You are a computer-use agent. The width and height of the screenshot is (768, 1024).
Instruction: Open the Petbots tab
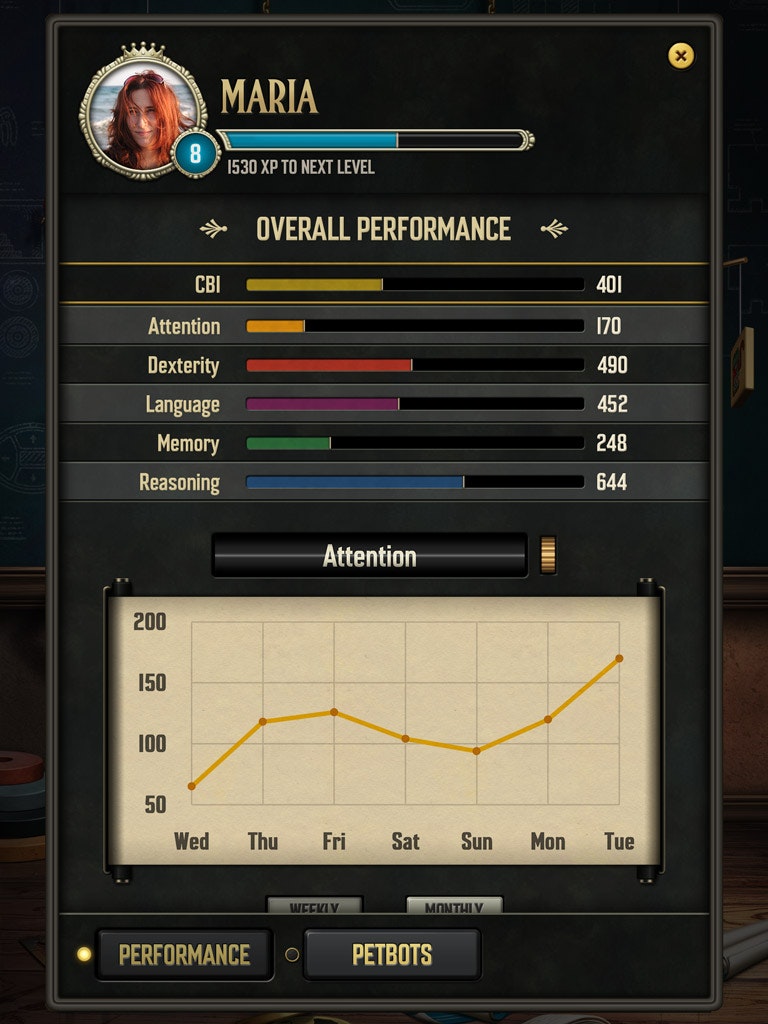pos(392,954)
